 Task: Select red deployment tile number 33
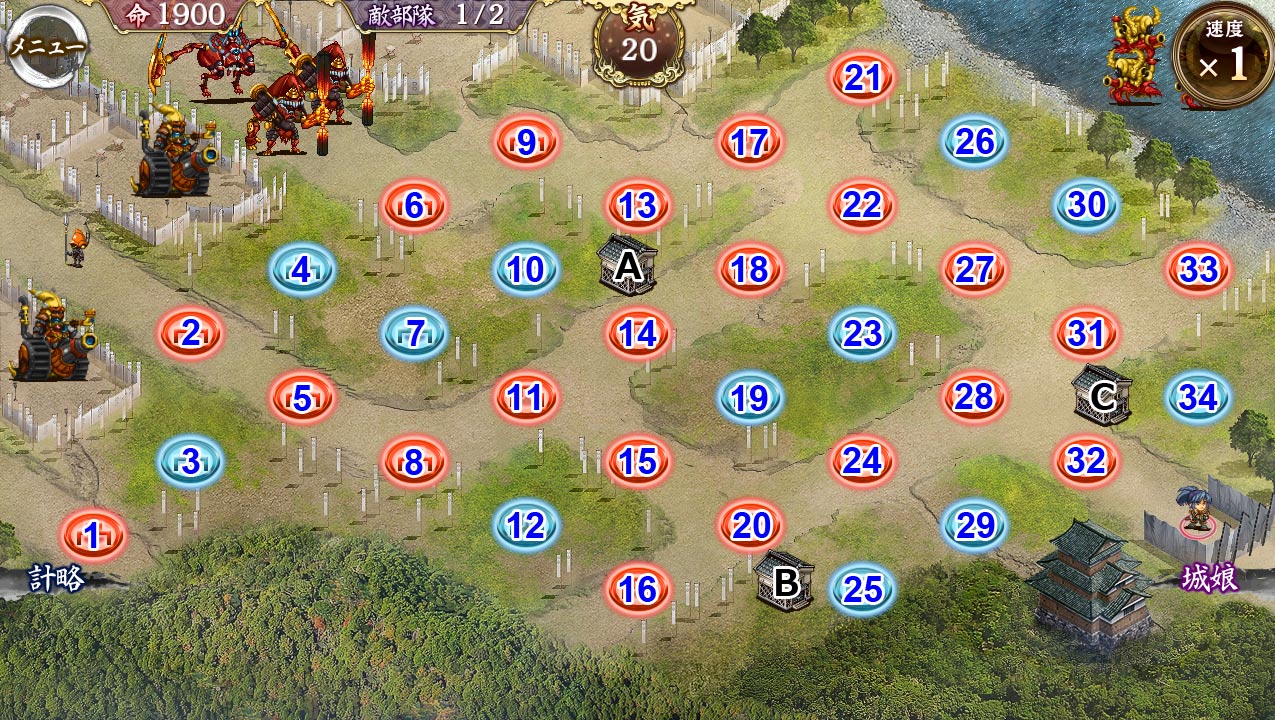[x=1198, y=269]
